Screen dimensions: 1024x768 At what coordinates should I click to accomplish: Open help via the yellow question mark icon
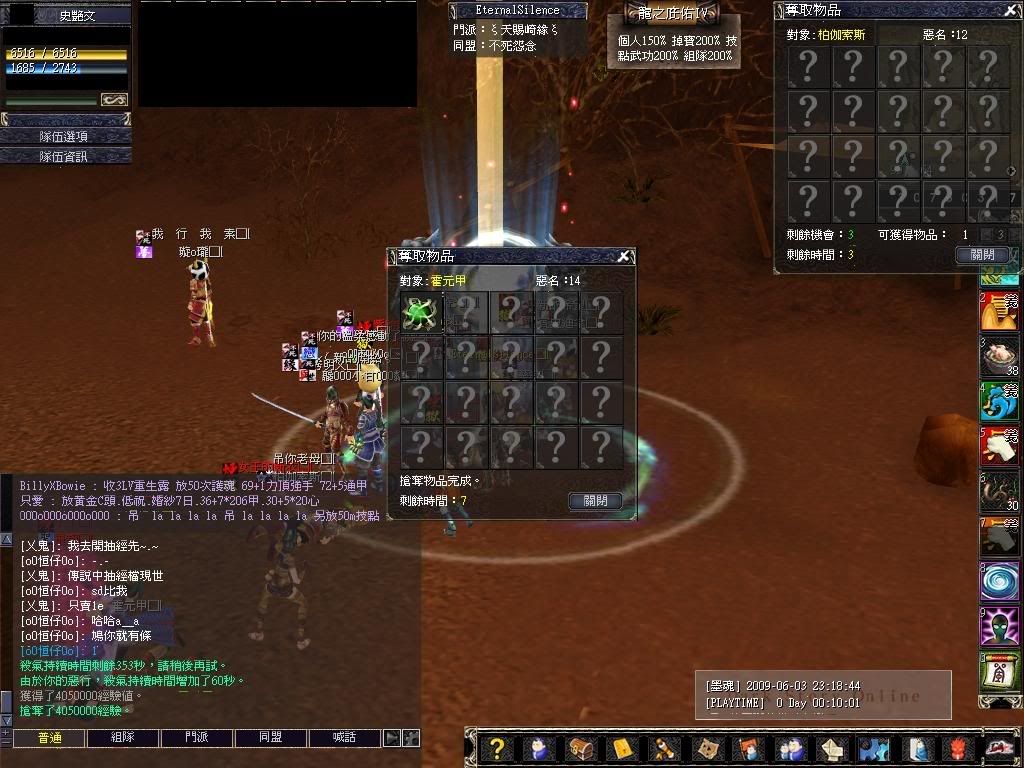click(x=496, y=748)
